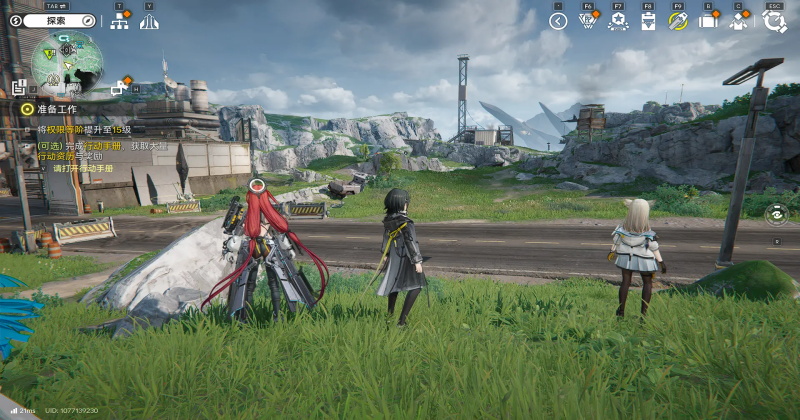Click the chat bubble icon right of minimap

[119, 87]
